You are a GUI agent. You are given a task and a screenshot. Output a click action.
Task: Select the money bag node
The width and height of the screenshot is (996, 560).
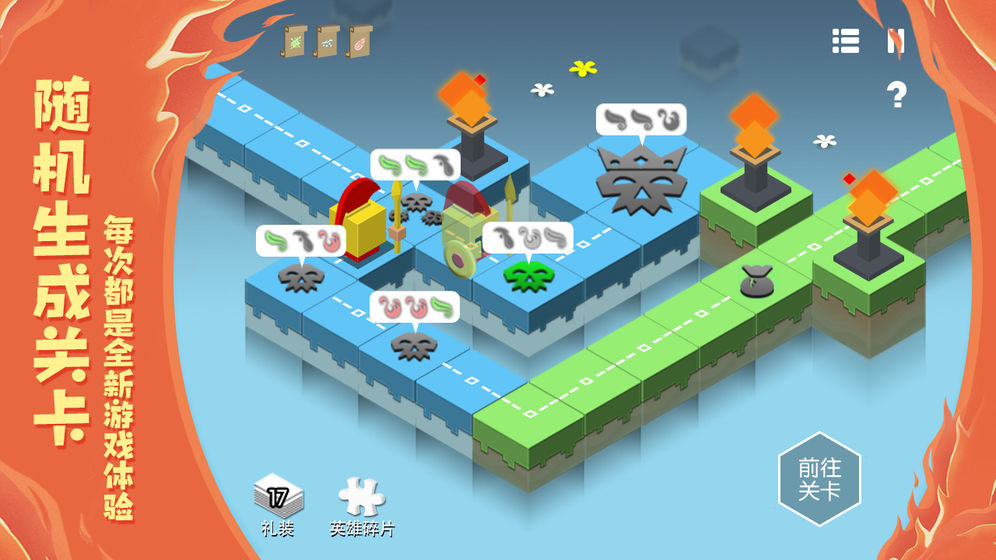coord(756,282)
